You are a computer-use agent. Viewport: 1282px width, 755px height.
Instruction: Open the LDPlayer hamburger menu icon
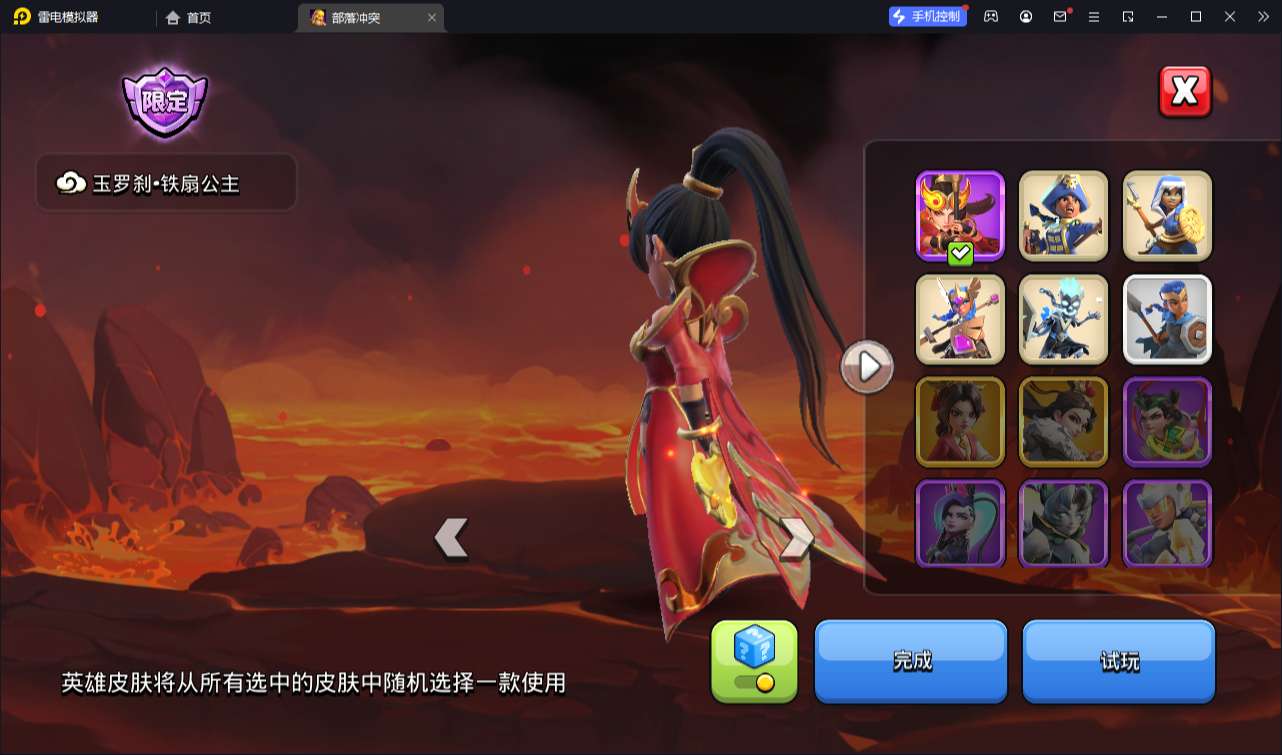tap(1094, 17)
